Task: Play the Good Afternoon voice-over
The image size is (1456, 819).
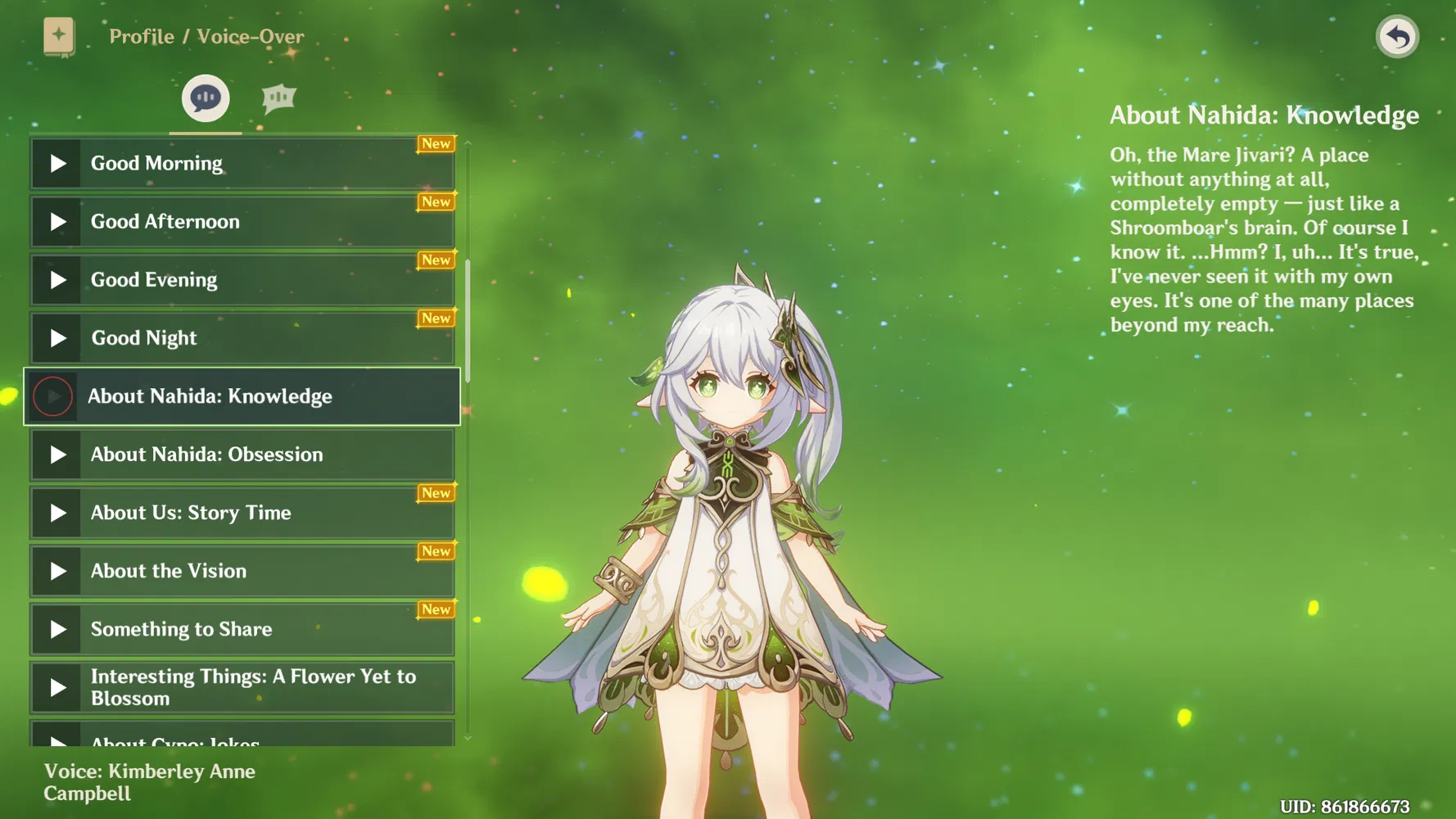Action: 57,222
